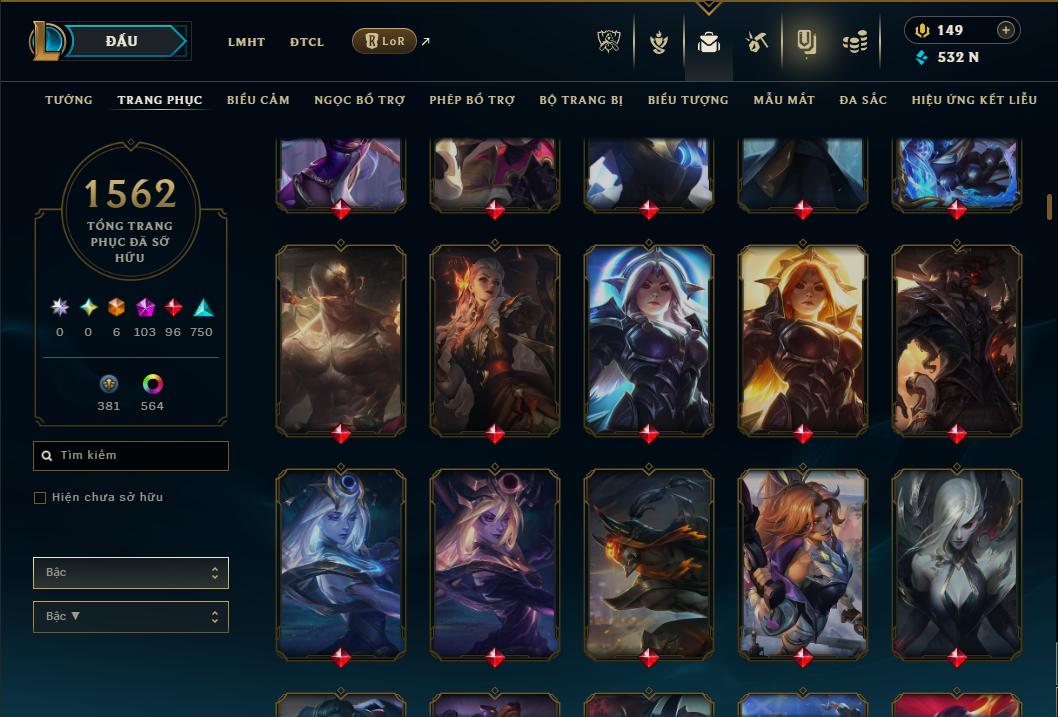The height and width of the screenshot is (717, 1058).
Task: Open the HIỆU ỨNG KẾT LIỄU tab
Action: 975,100
